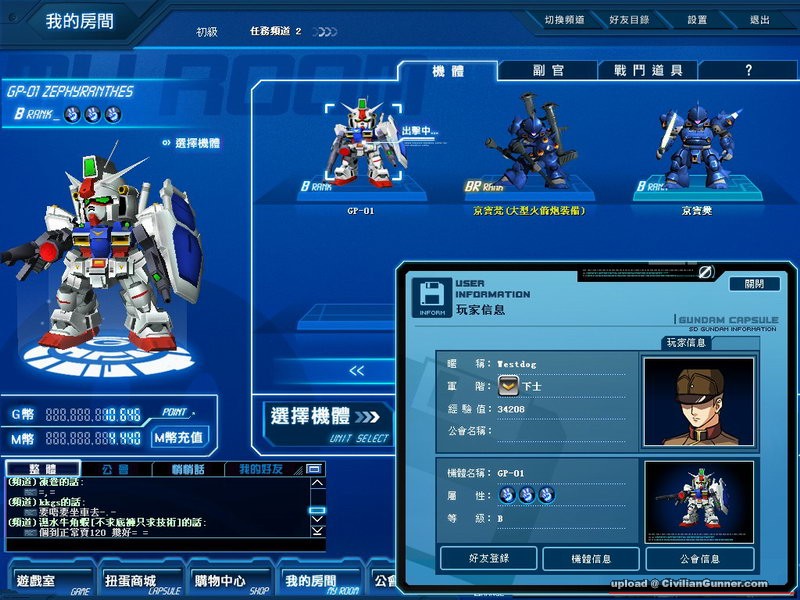Switch to the 副官 tab

click(547, 71)
